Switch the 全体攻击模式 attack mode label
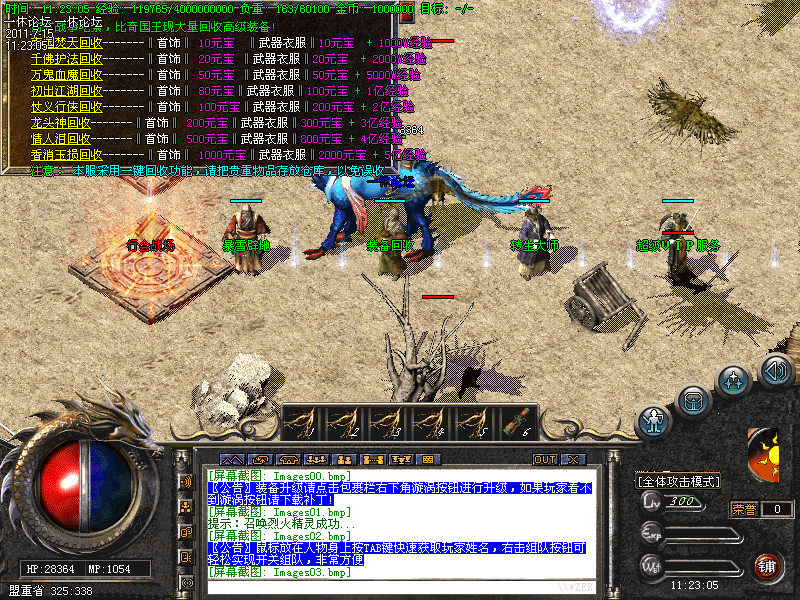800x600 pixels. pos(679,481)
